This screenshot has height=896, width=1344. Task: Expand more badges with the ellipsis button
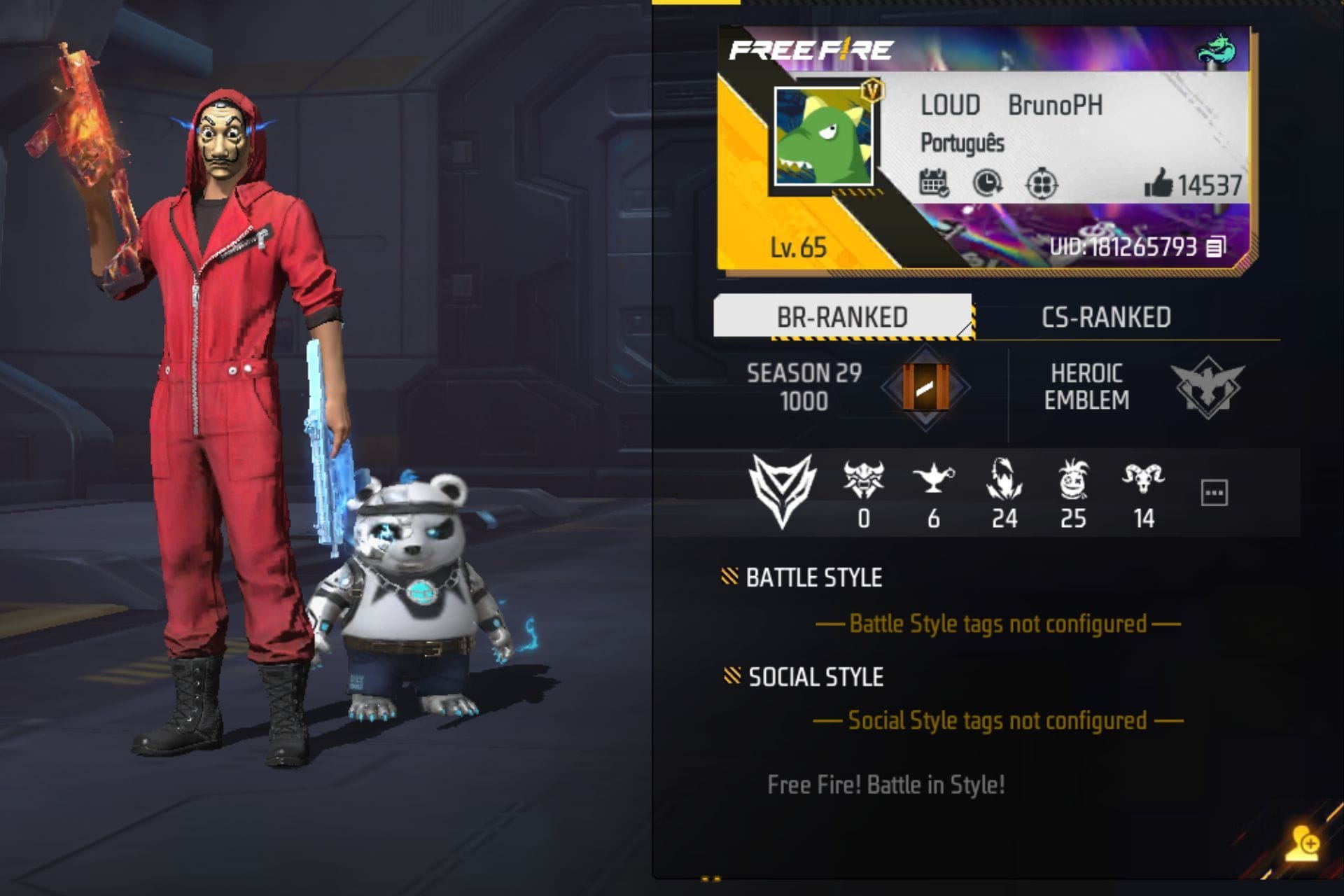click(x=1214, y=493)
